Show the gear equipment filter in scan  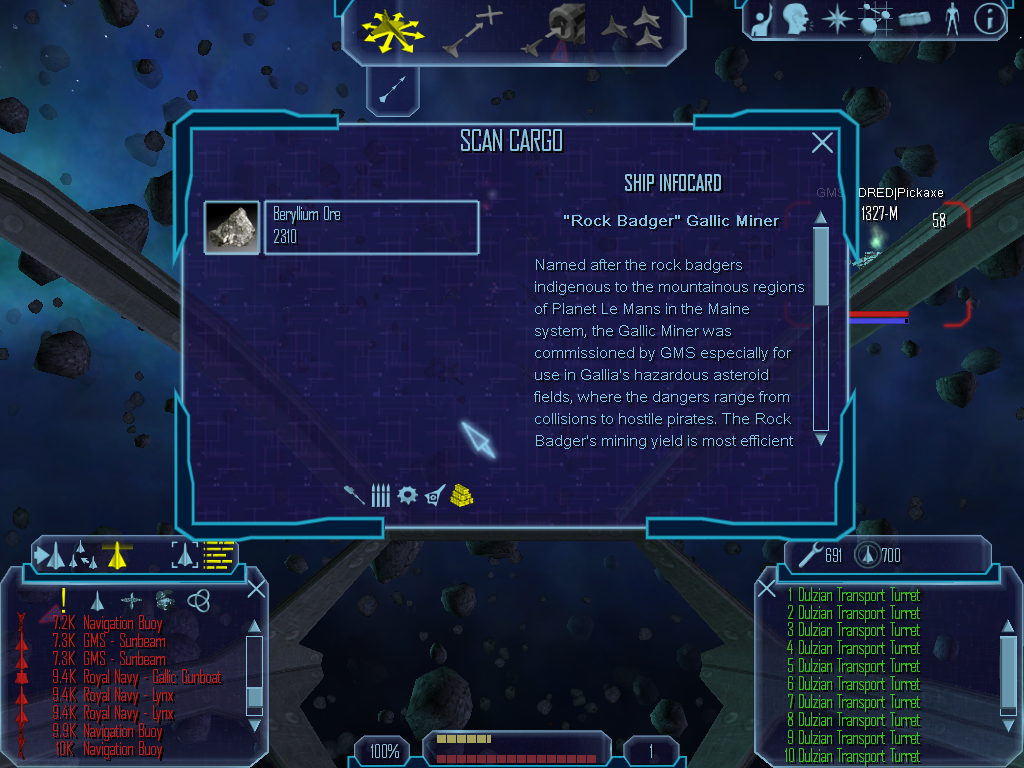click(x=406, y=494)
